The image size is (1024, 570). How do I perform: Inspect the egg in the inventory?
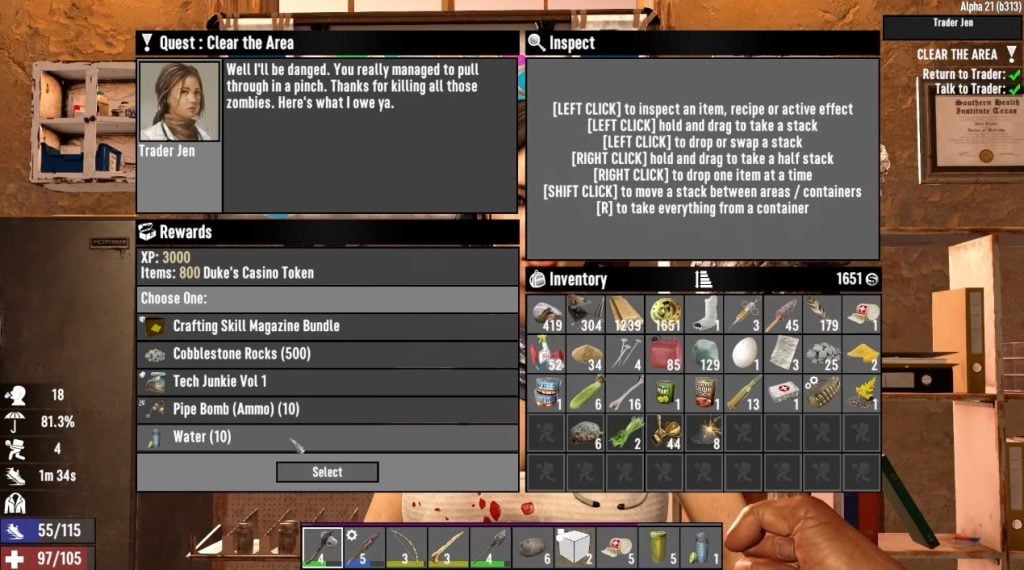pos(743,353)
